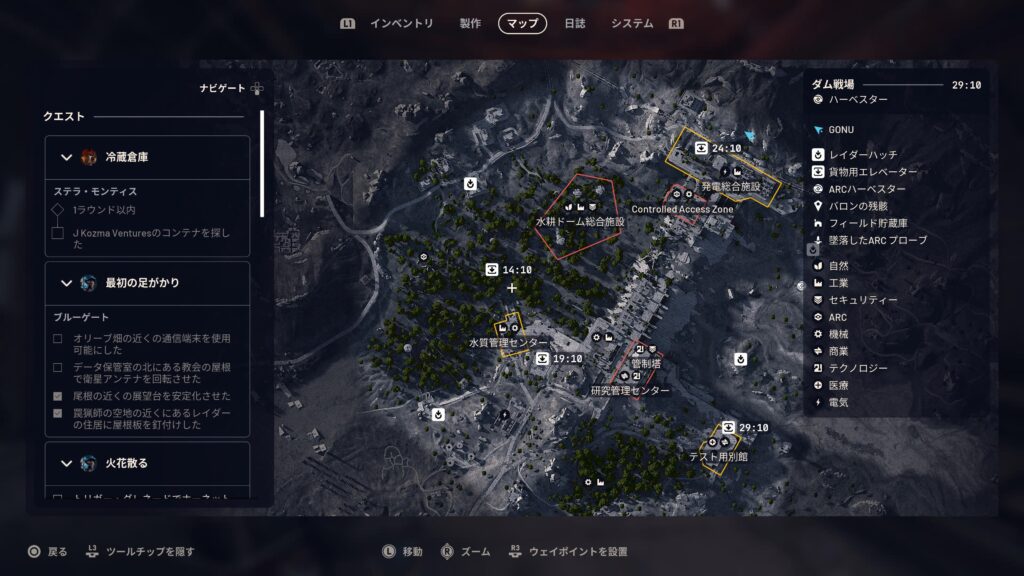1024x576 pixels.
Task: Toggle the レイダーハッチ legend entry
Action: coord(863,154)
